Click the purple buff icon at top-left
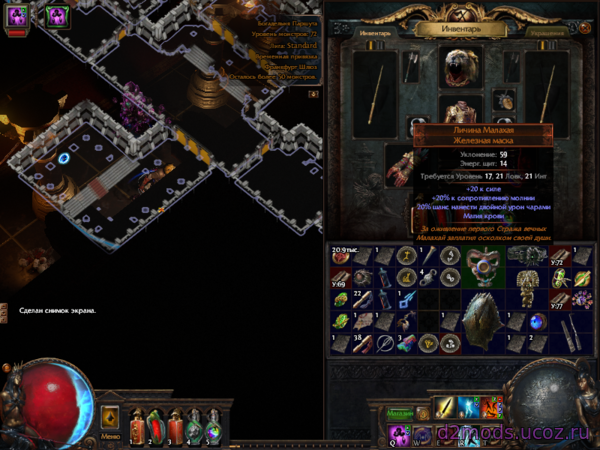The image size is (600, 450). (x=18, y=14)
